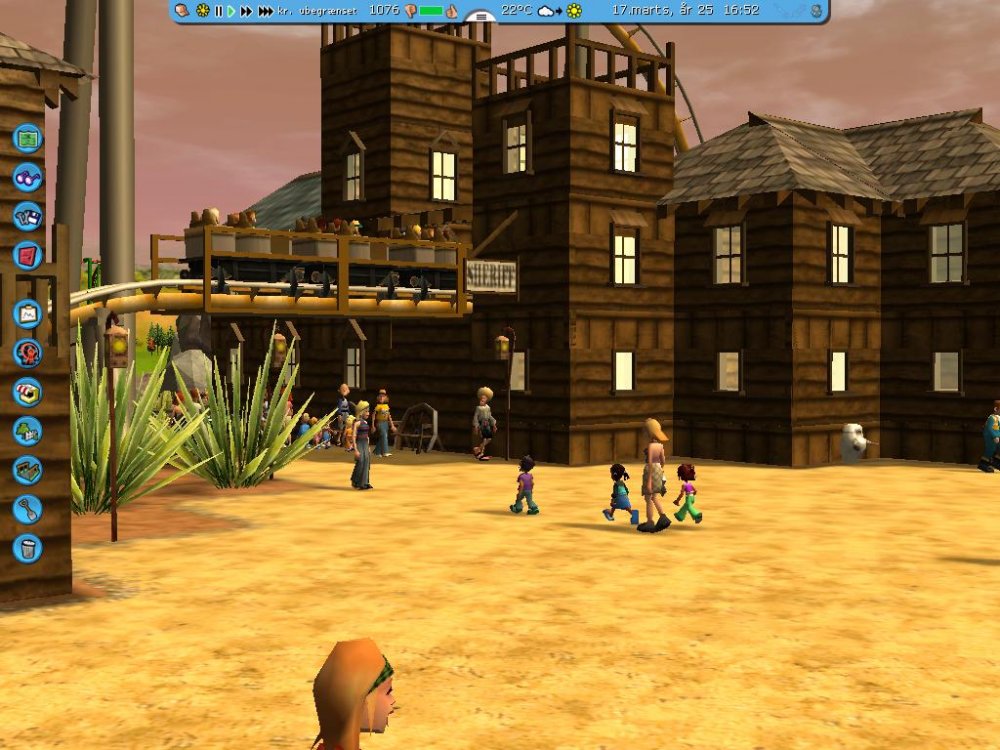1000x750 pixels.
Task: Select the shovel terrain tool
Action: 28,509
